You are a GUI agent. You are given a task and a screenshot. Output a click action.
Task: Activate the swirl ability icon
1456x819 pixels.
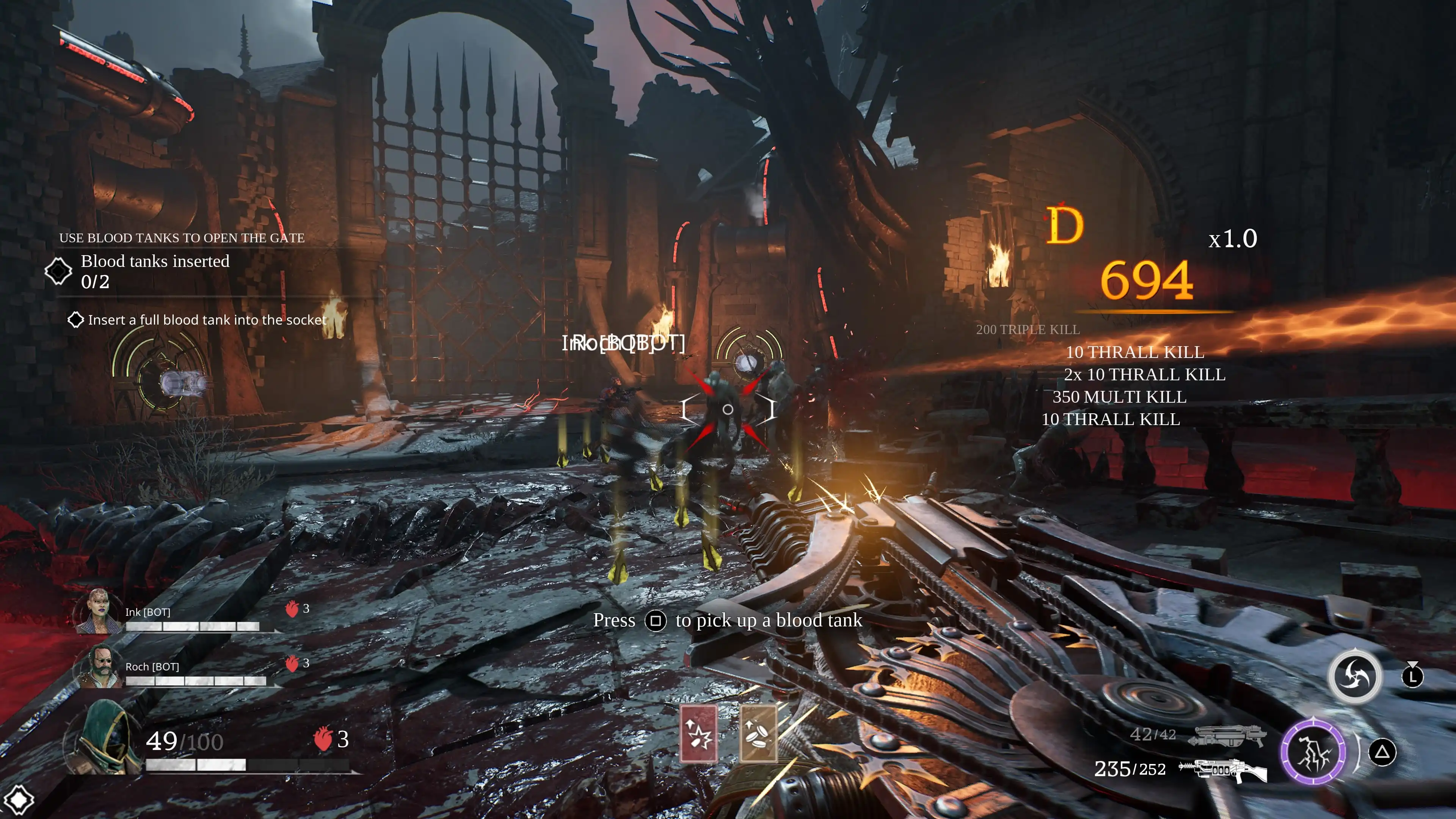click(x=1354, y=676)
